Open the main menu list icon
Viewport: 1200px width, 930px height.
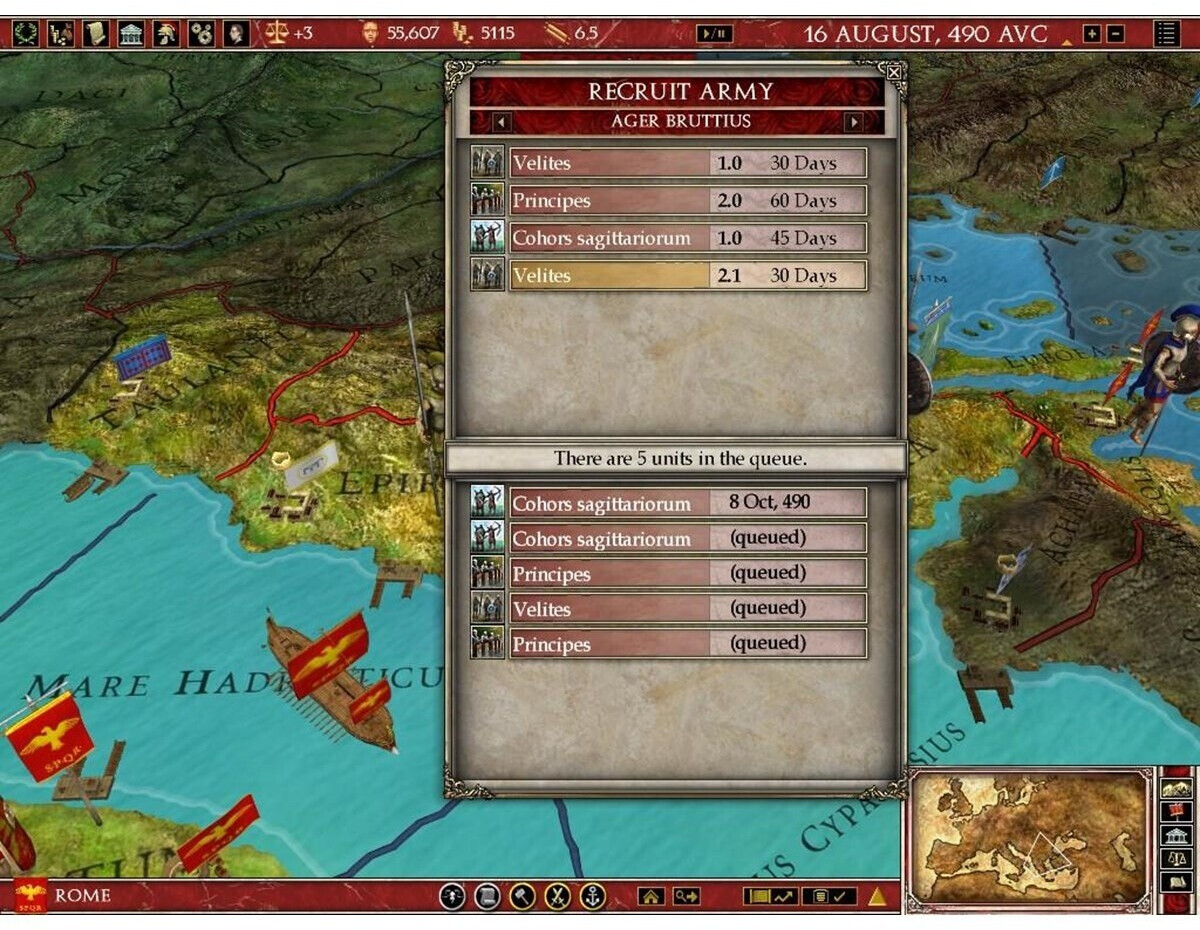point(1166,34)
